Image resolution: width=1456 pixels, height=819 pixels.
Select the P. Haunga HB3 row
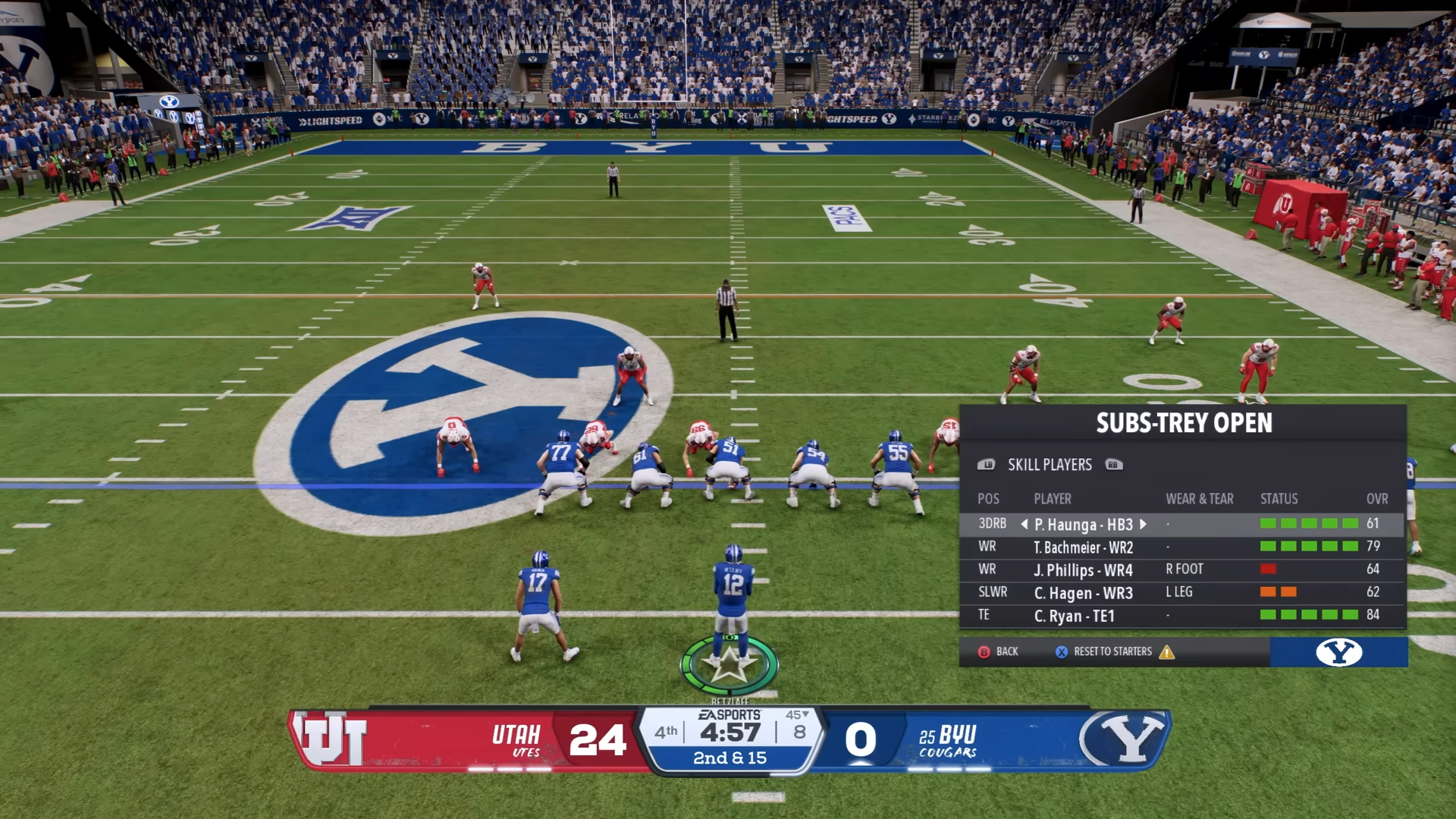1083,524
